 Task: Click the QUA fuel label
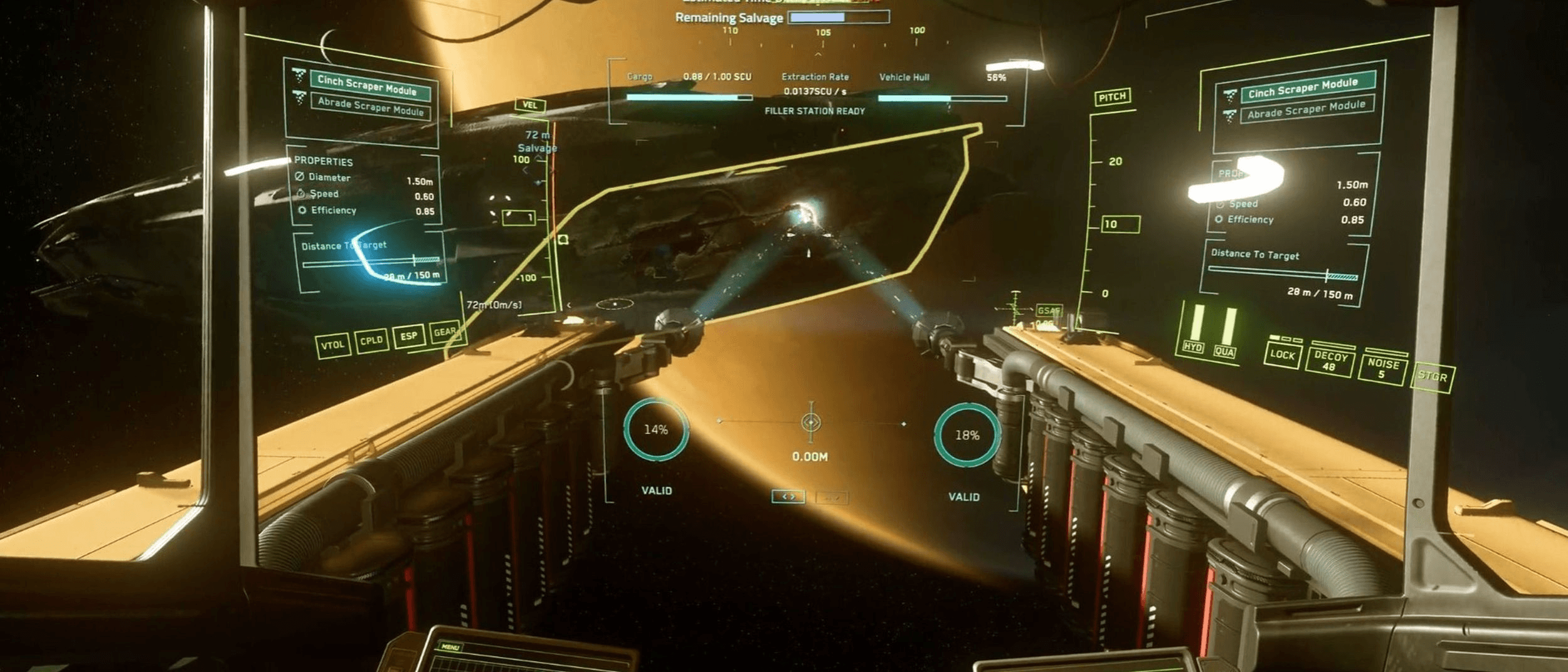click(x=1224, y=352)
